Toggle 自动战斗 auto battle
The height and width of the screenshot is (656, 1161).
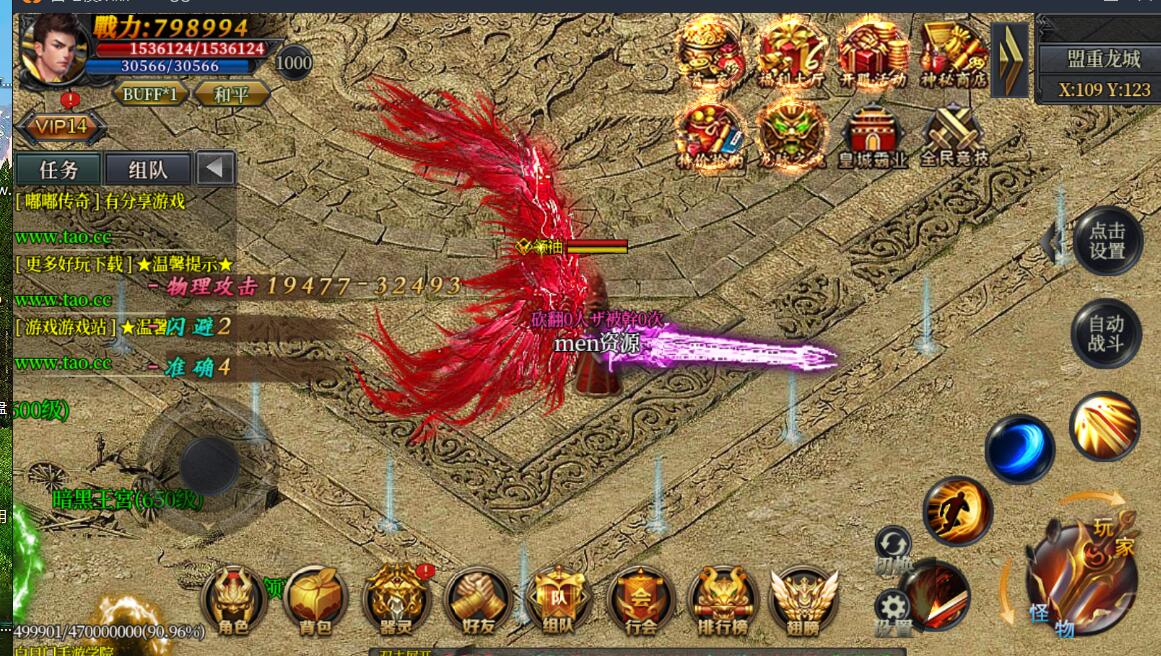(x=1106, y=334)
